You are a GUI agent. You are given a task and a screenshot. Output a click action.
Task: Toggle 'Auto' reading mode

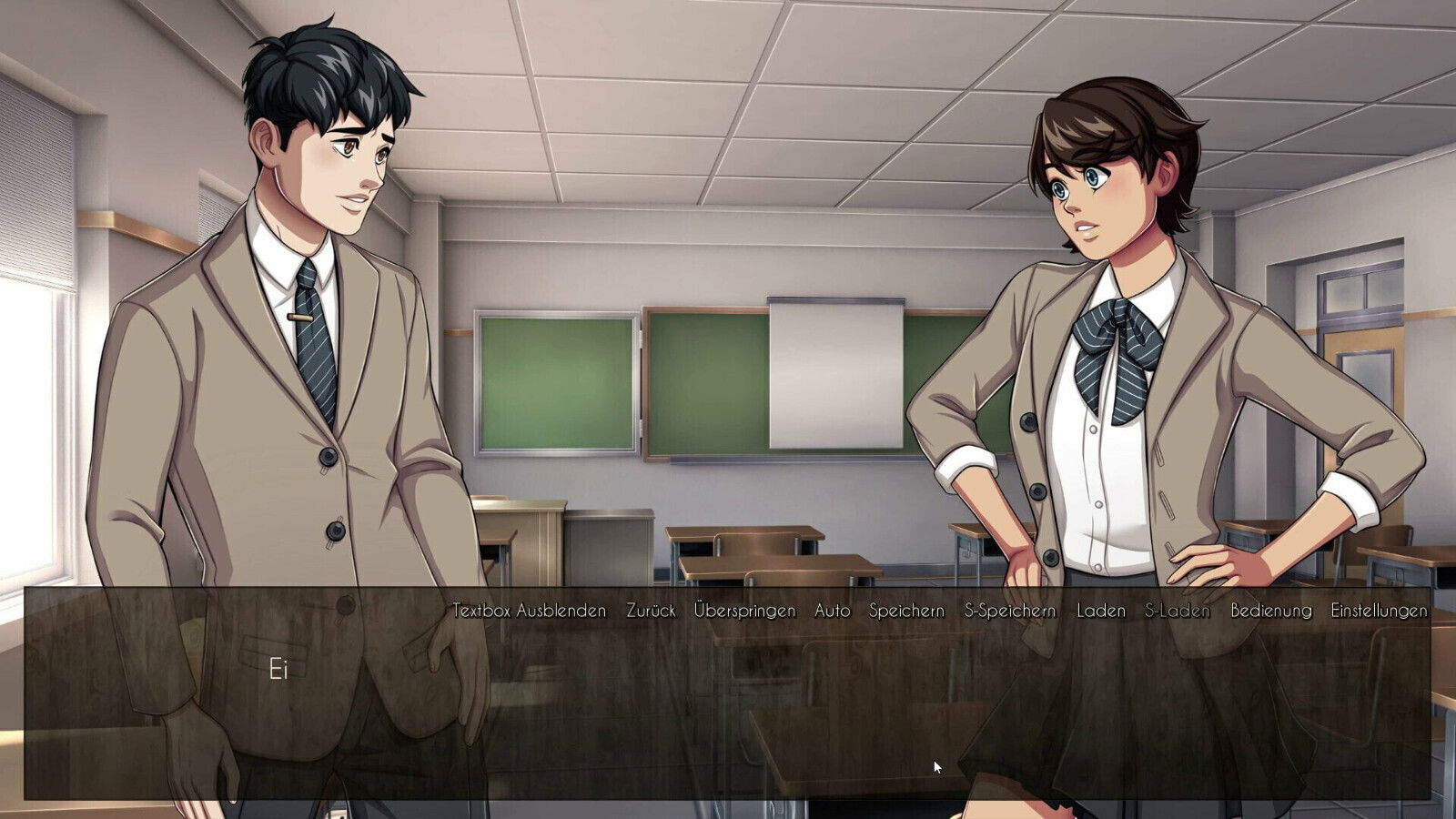click(832, 612)
